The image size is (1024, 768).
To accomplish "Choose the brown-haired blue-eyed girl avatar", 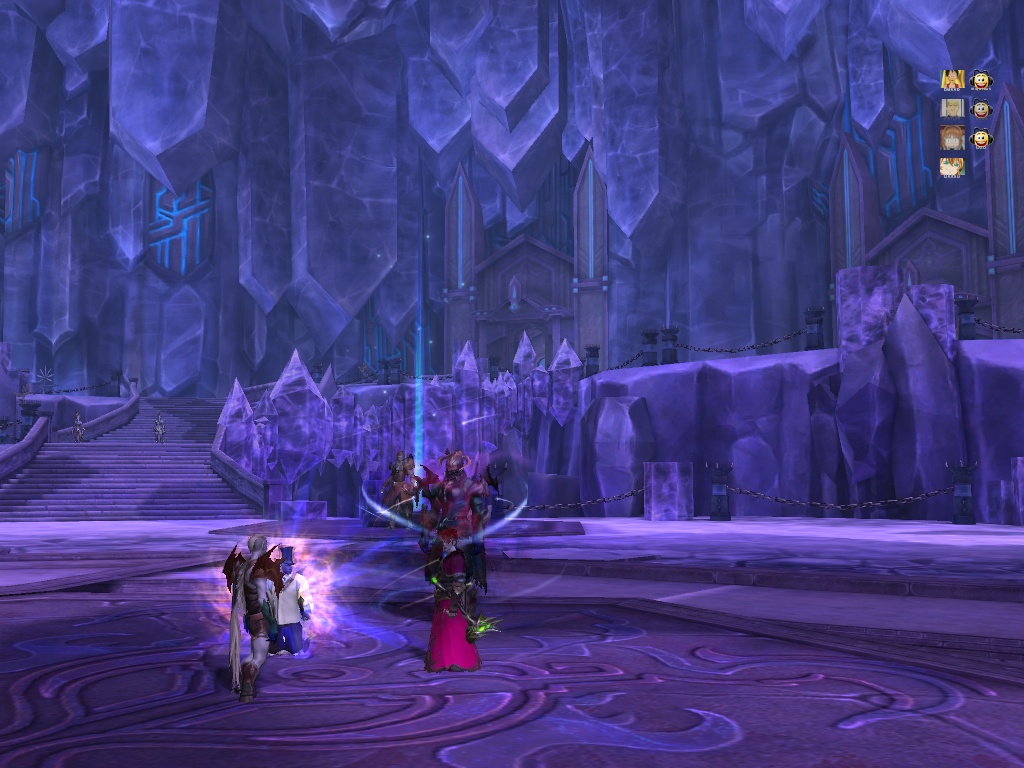I will coord(952,138).
